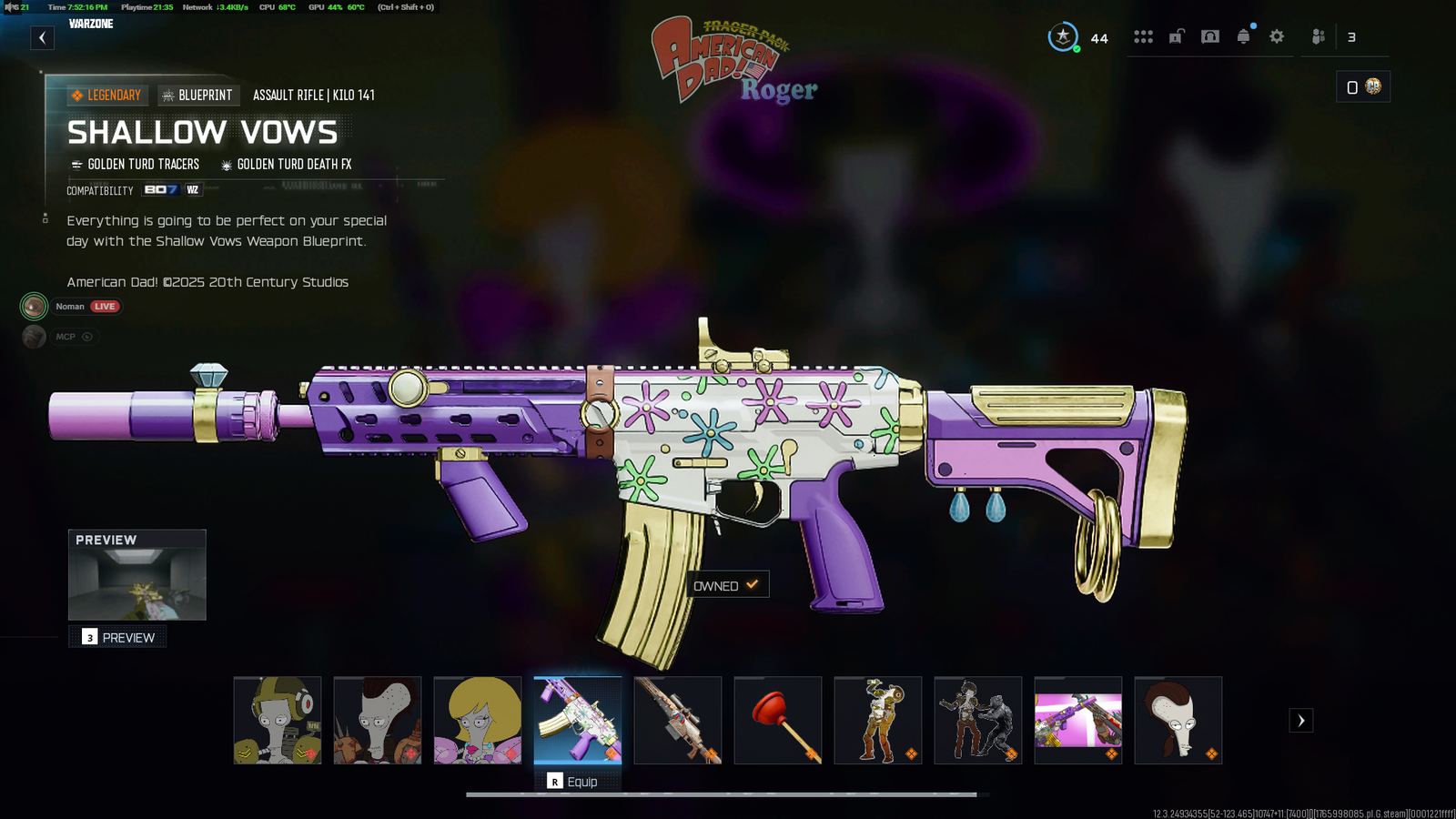Screen dimensions: 1456x819
Task: Open the pink weapon showcase thumbnail
Action: 1078,720
